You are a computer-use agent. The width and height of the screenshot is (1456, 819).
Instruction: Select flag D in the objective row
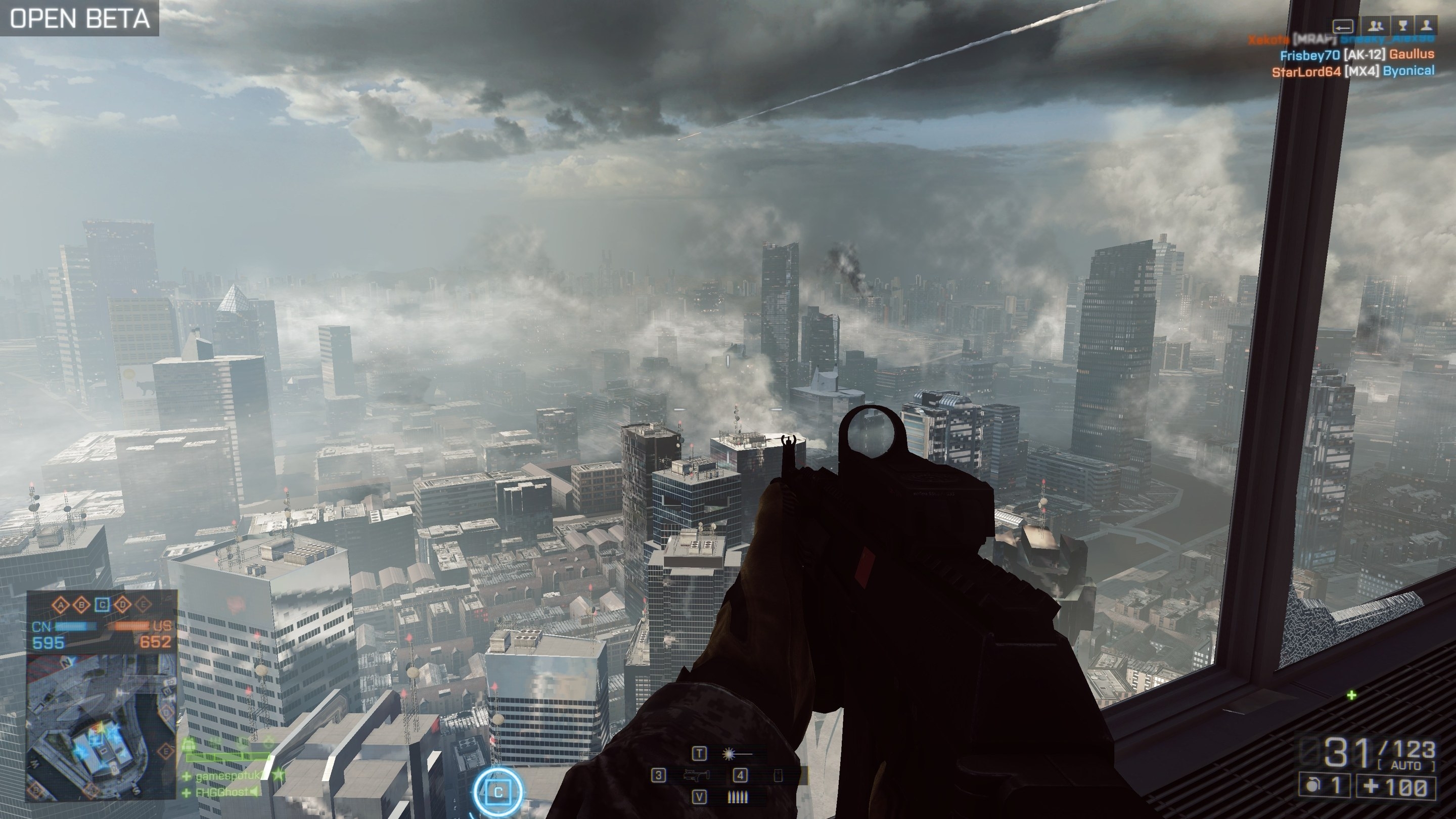pyautogui.click(x=123, y=605)
